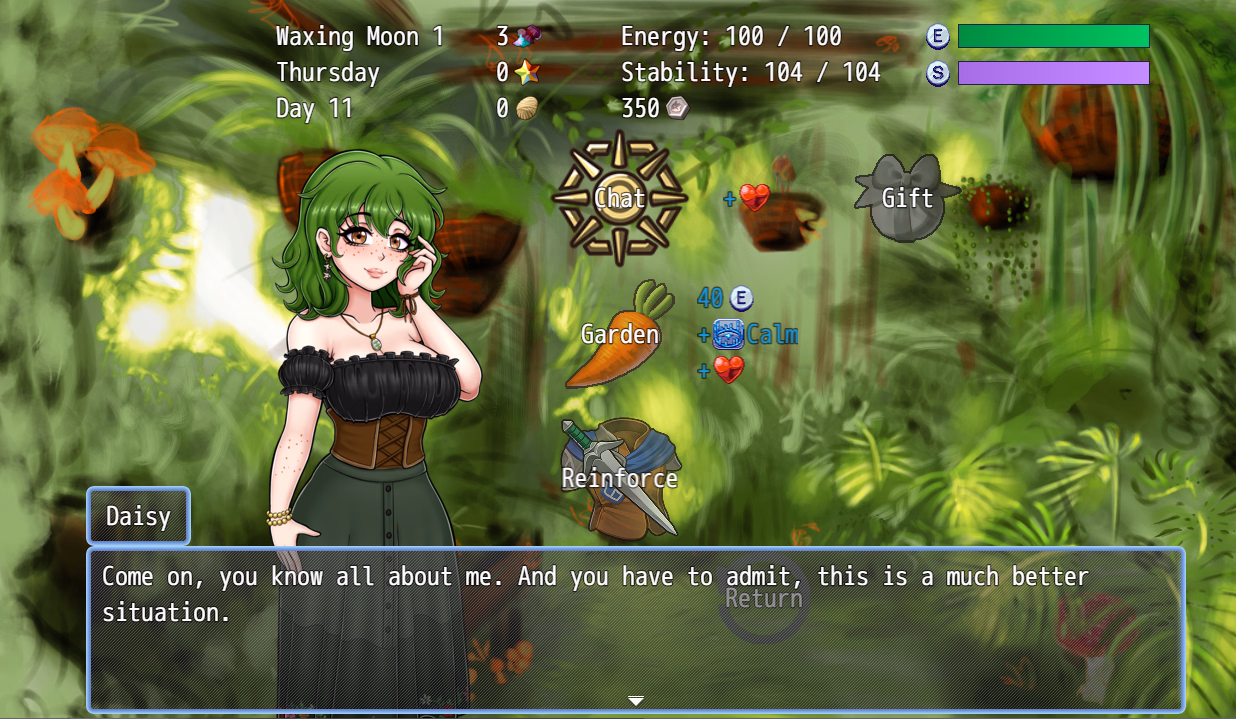Pick the Garden carrot activity

[x=620, y=334]
